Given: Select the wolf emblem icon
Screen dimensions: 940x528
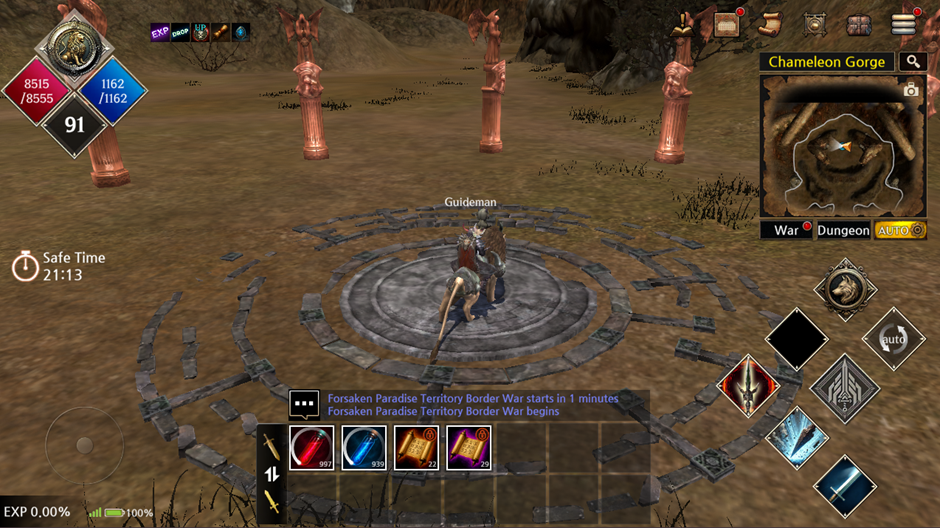Looking at the screenshot, I should pos(845,290).
